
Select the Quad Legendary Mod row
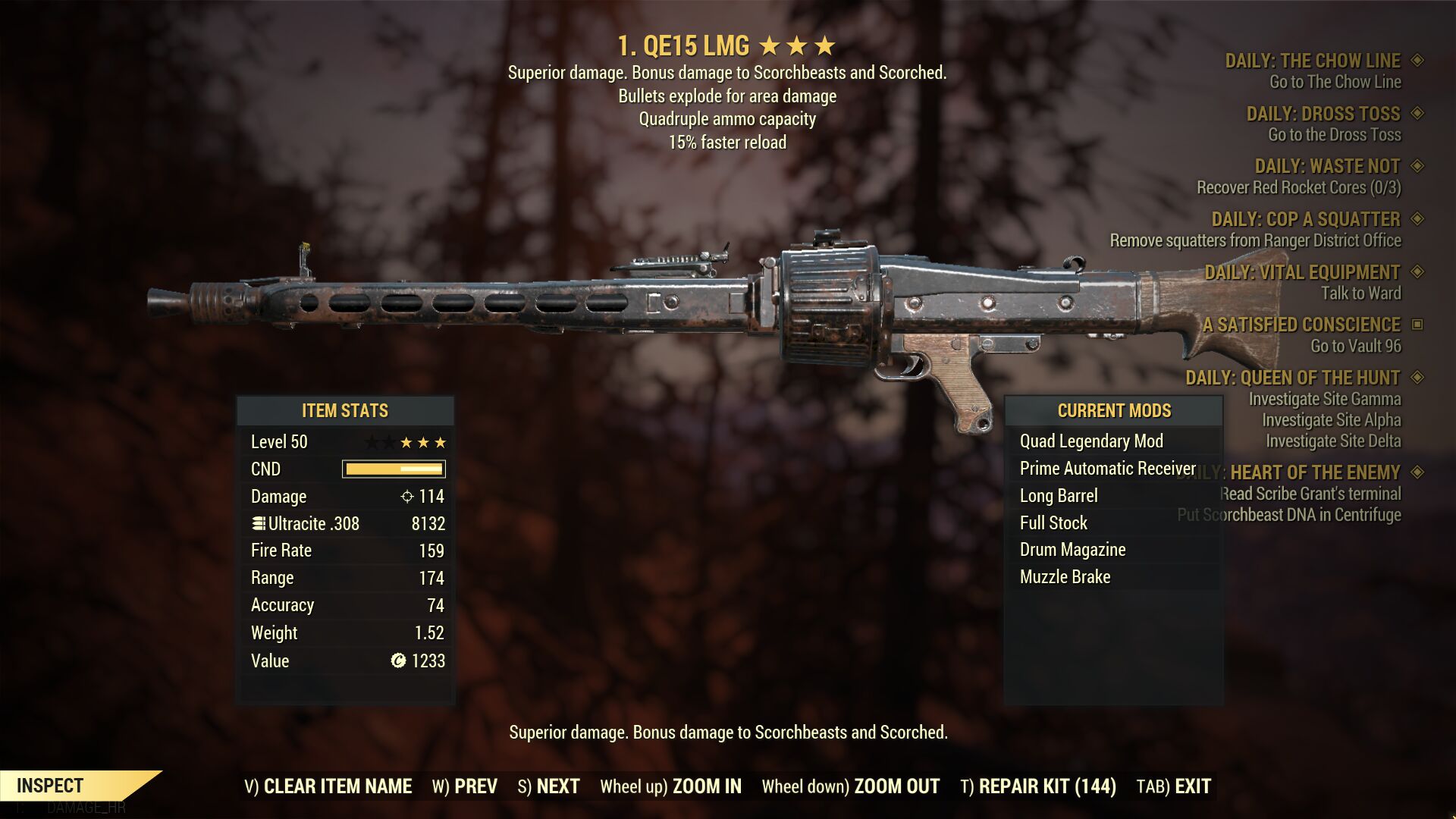click(x=1091, y=441)
